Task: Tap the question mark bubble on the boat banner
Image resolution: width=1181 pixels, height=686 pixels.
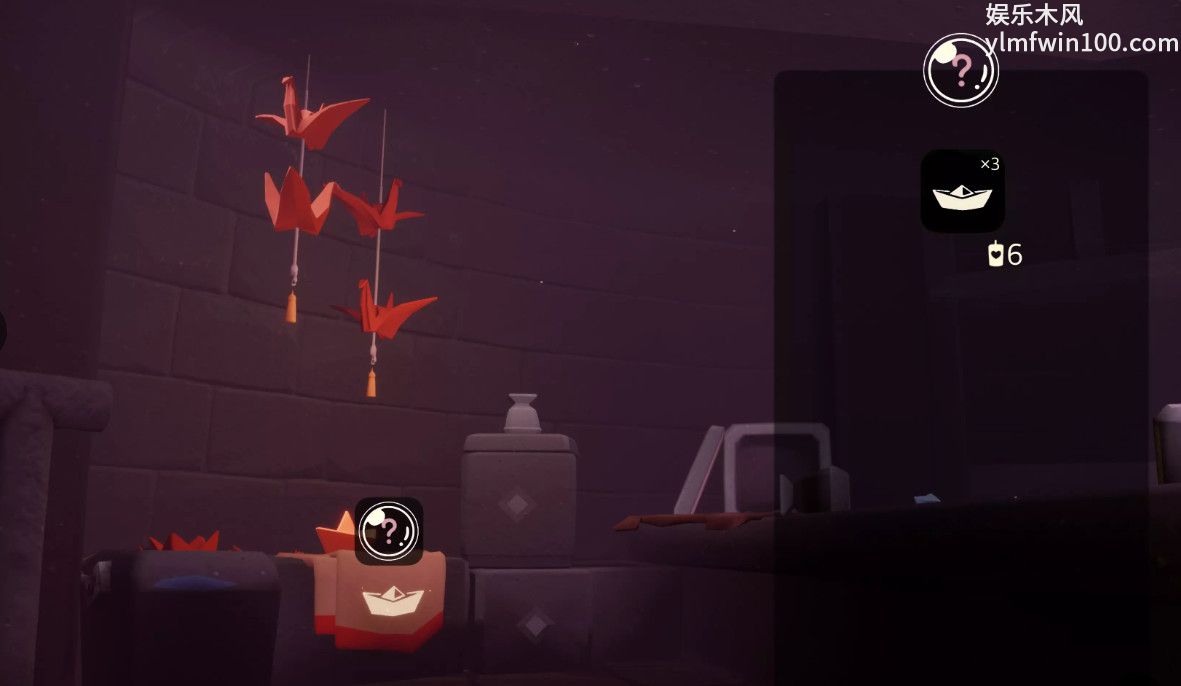Action: click(389, 531)
